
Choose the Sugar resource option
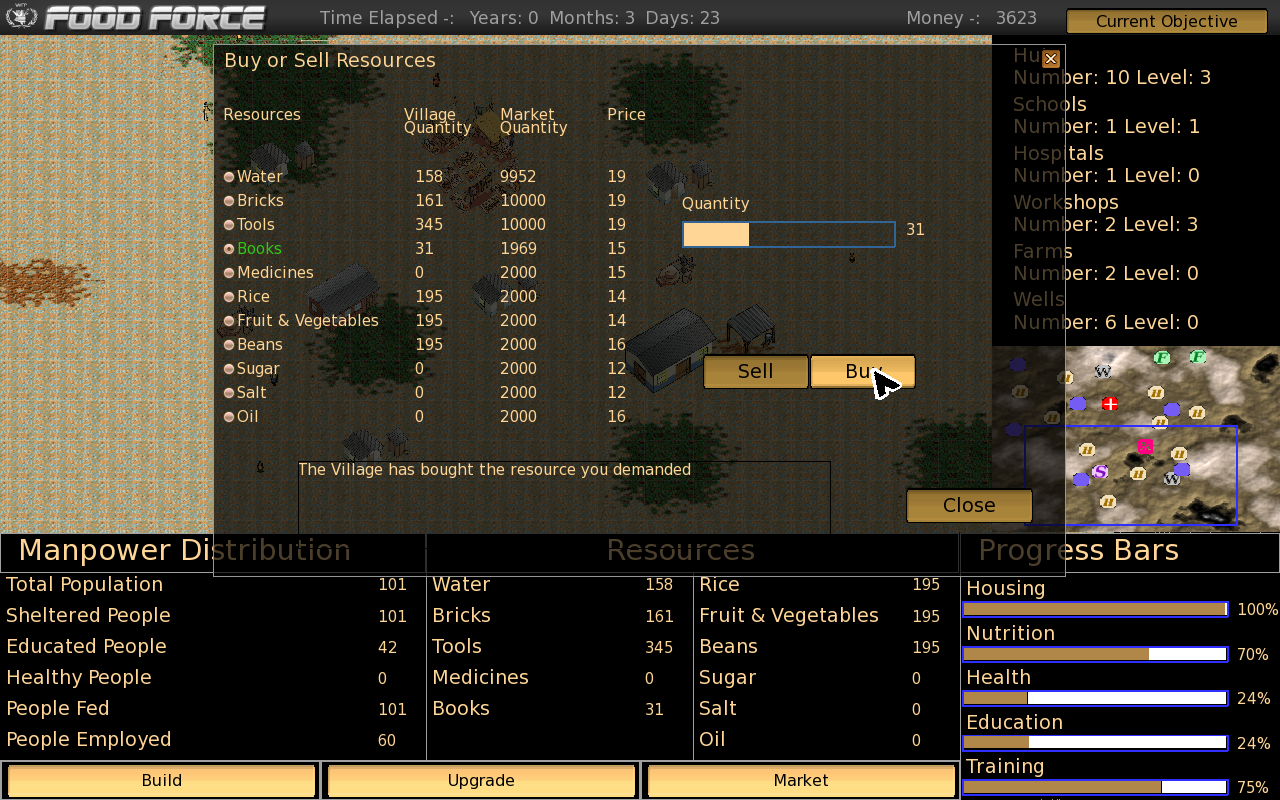pyautogui.click(x=229, y=369)
